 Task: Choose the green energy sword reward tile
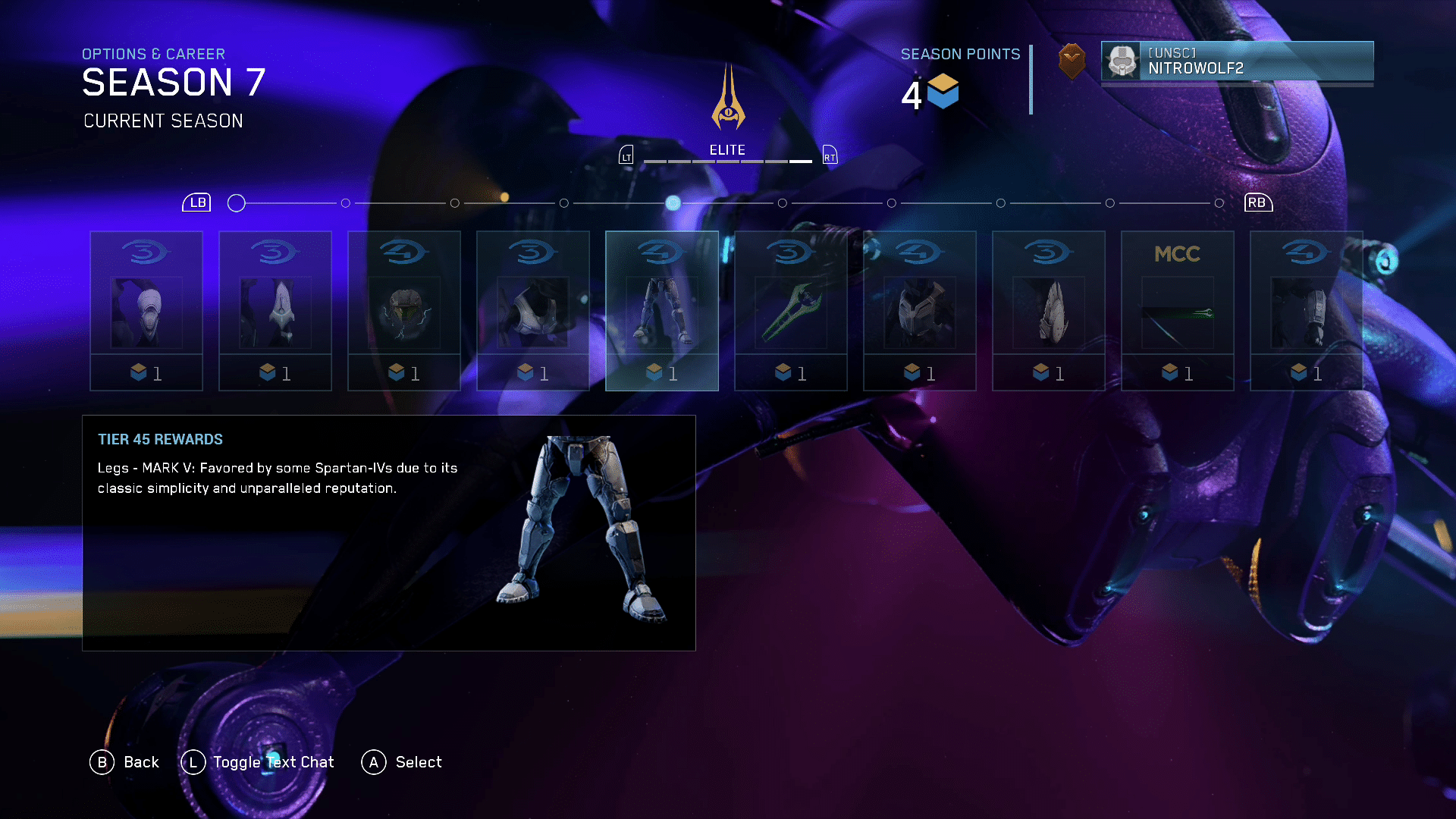pos(790,311)
